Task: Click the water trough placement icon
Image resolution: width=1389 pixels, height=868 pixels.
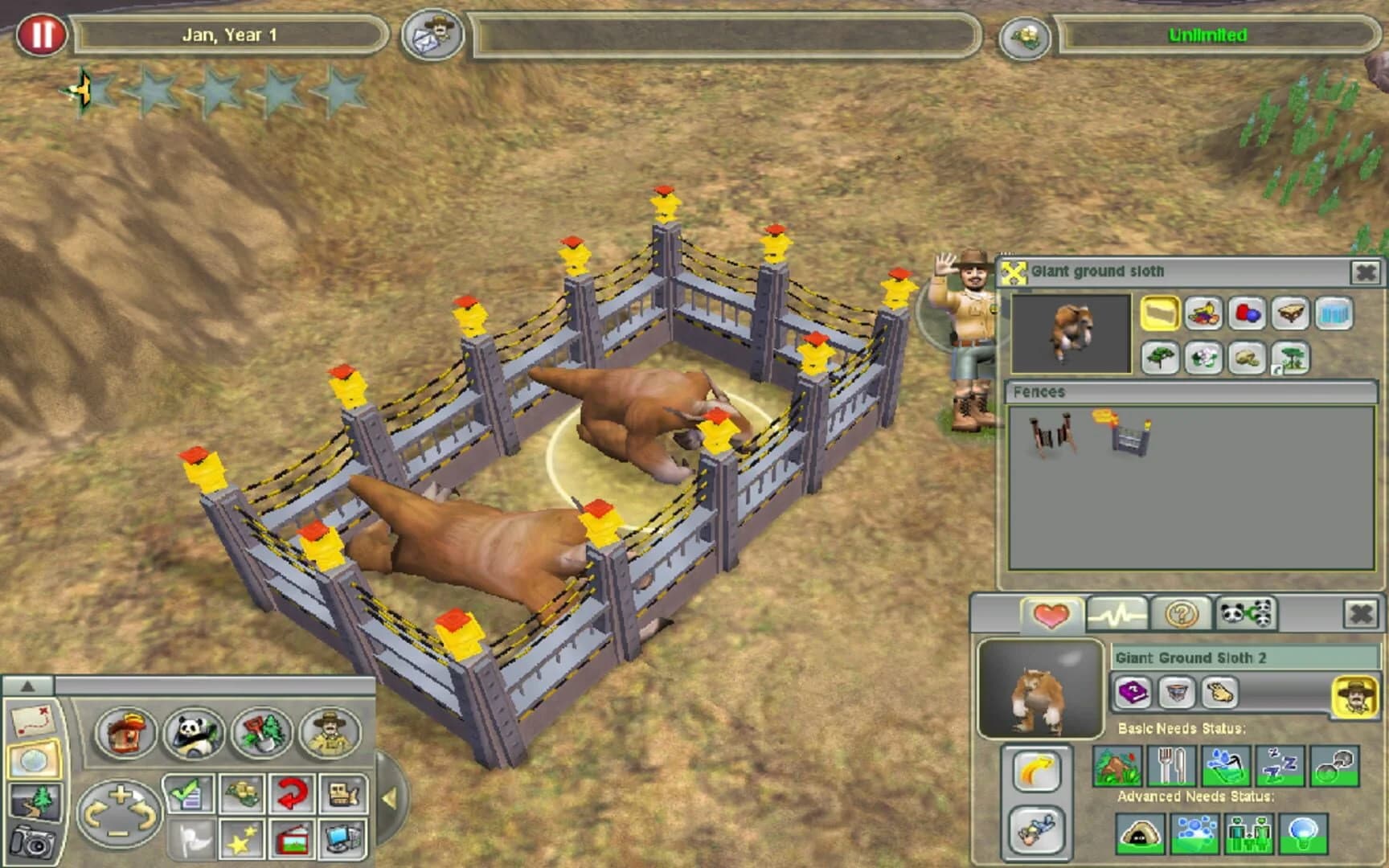Action: [1334, 313]
